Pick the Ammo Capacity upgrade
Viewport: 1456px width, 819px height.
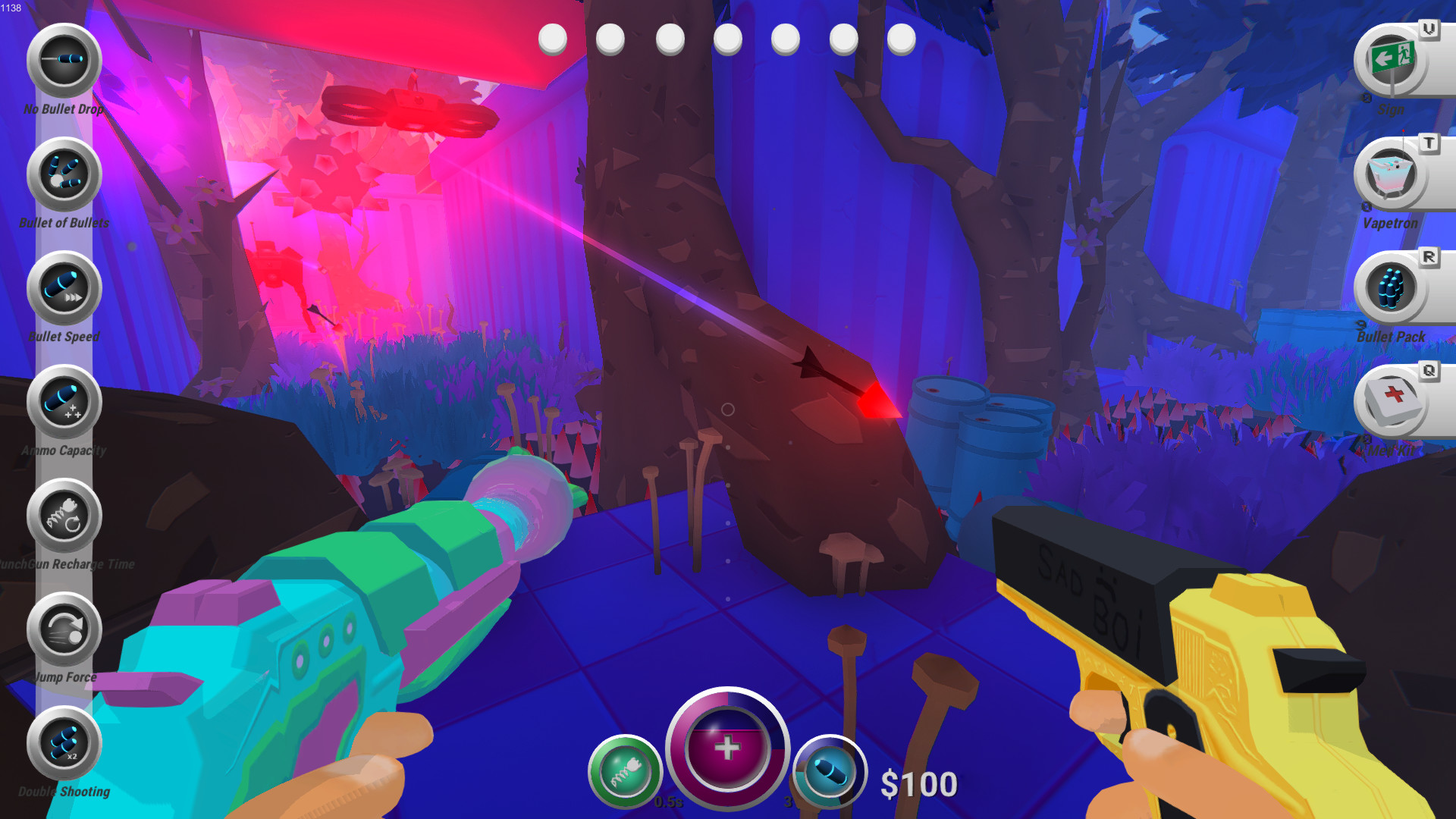tap(64, 402)
